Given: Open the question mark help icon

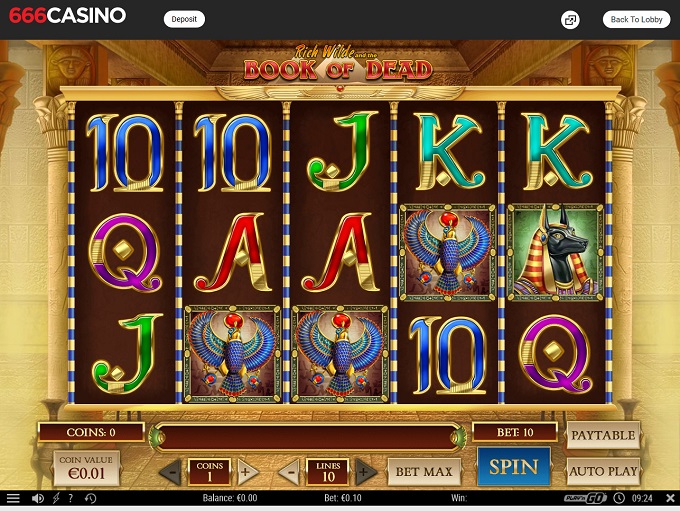Looking at the screenshot, I should point(72,498).
